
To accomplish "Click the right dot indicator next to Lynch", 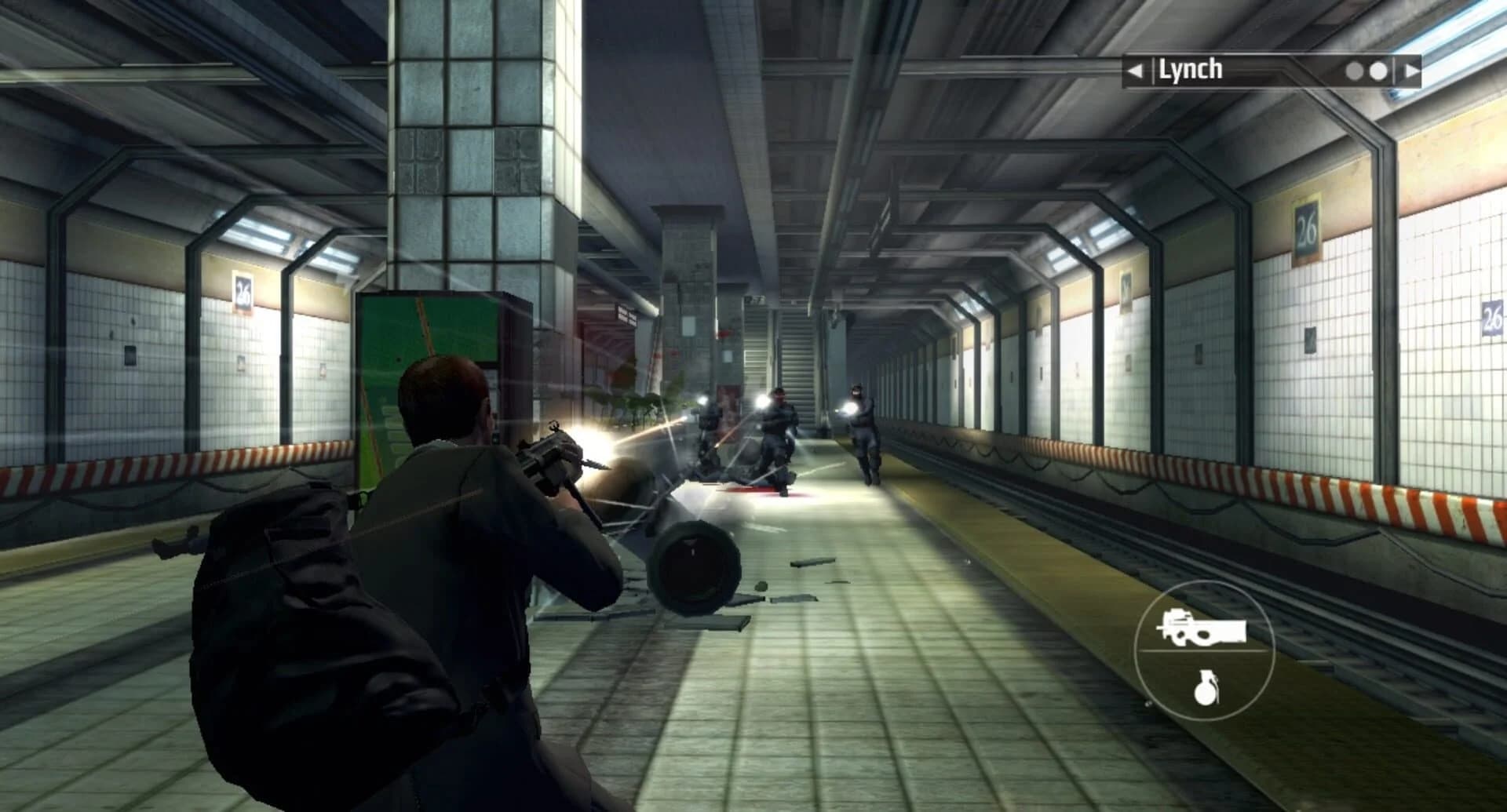I will pos(1379,70).
